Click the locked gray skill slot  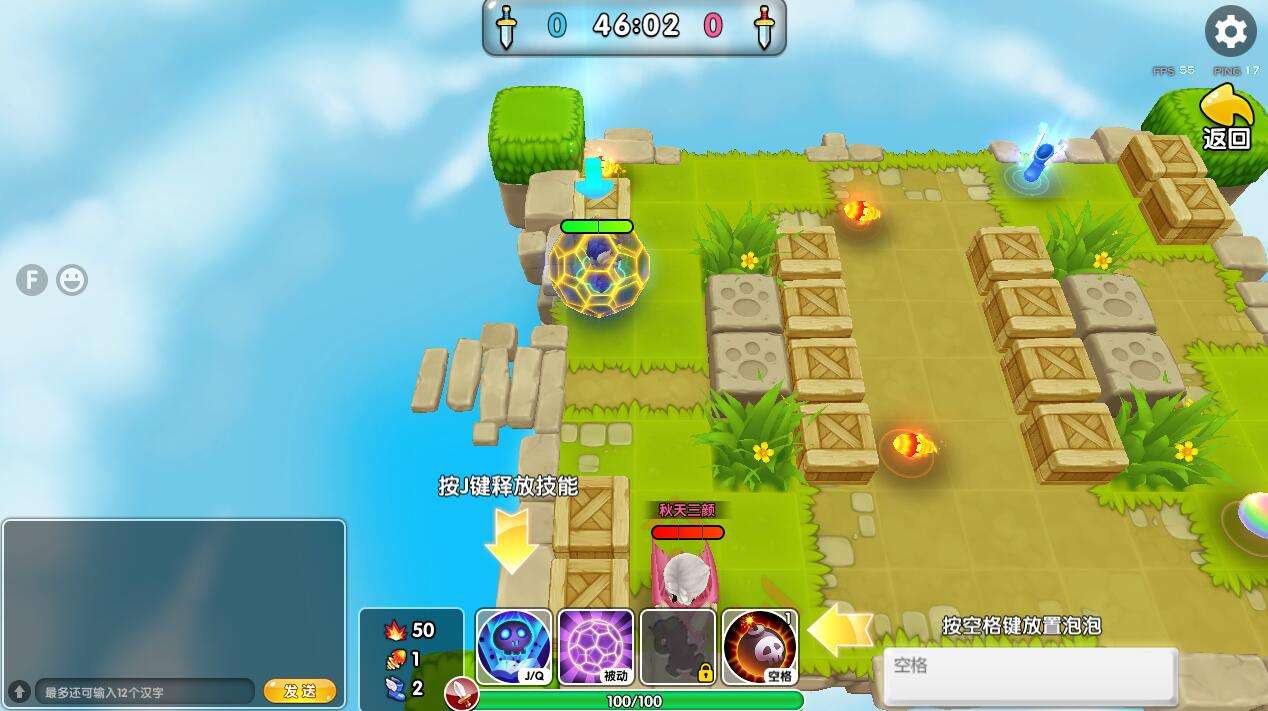pyautogui.click(x=677, y=646)
